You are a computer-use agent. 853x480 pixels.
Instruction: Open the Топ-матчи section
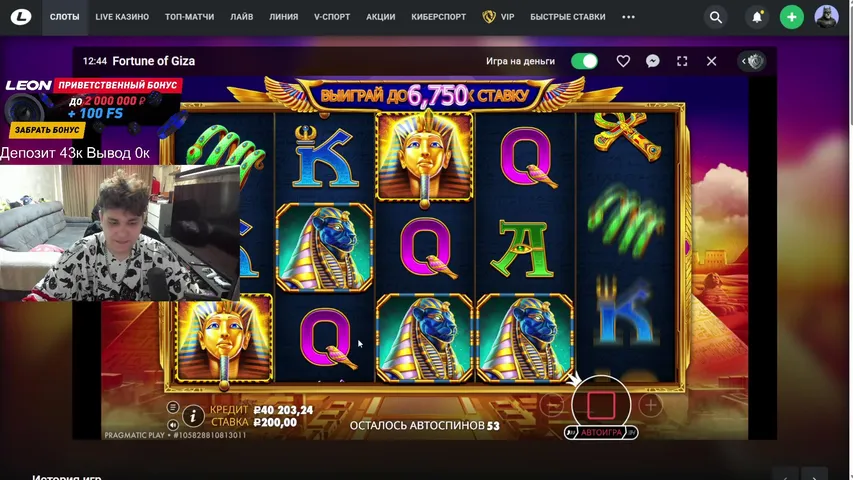click(189, 17)
